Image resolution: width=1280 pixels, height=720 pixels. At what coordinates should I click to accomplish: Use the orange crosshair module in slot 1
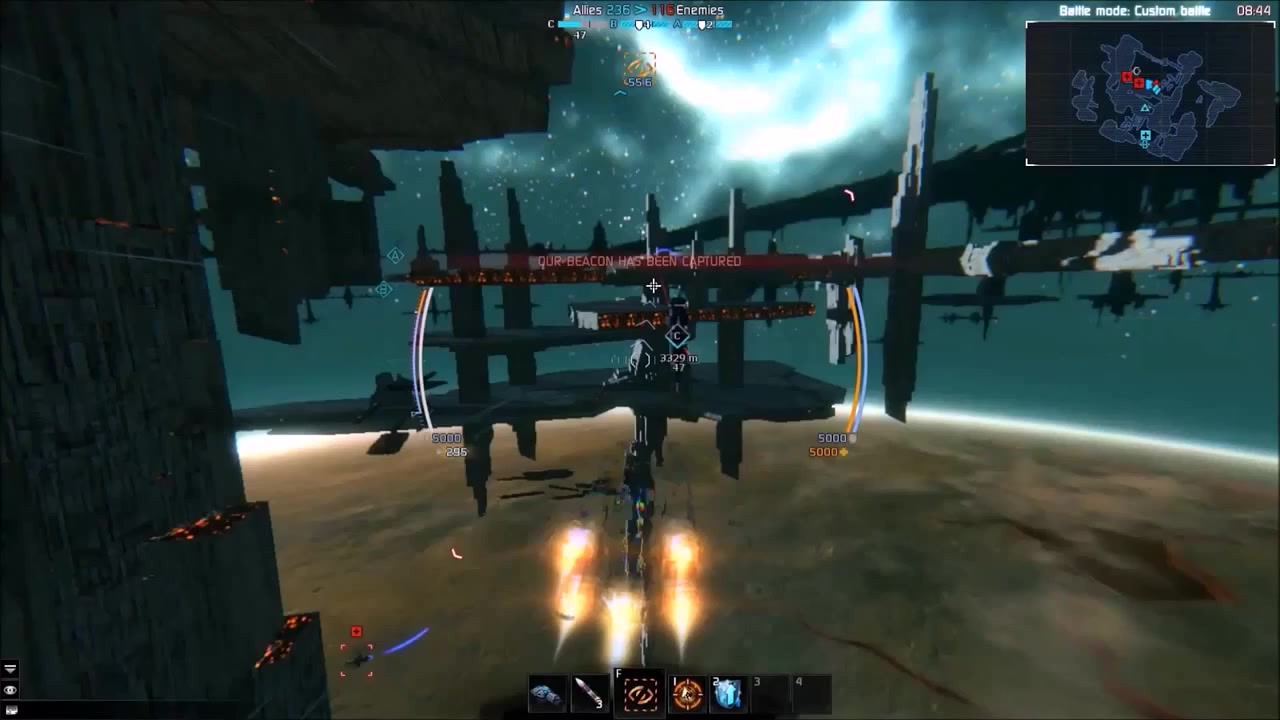coord(687,693)
